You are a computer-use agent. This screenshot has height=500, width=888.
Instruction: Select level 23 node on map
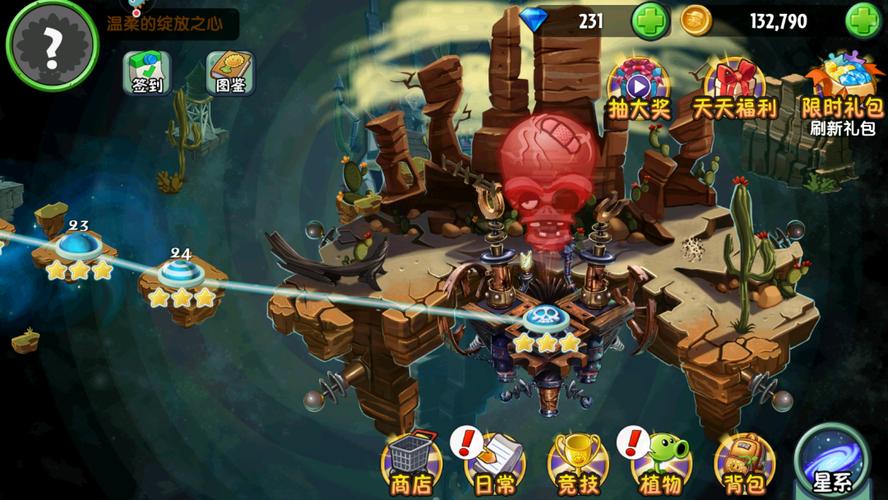(76, 247)
